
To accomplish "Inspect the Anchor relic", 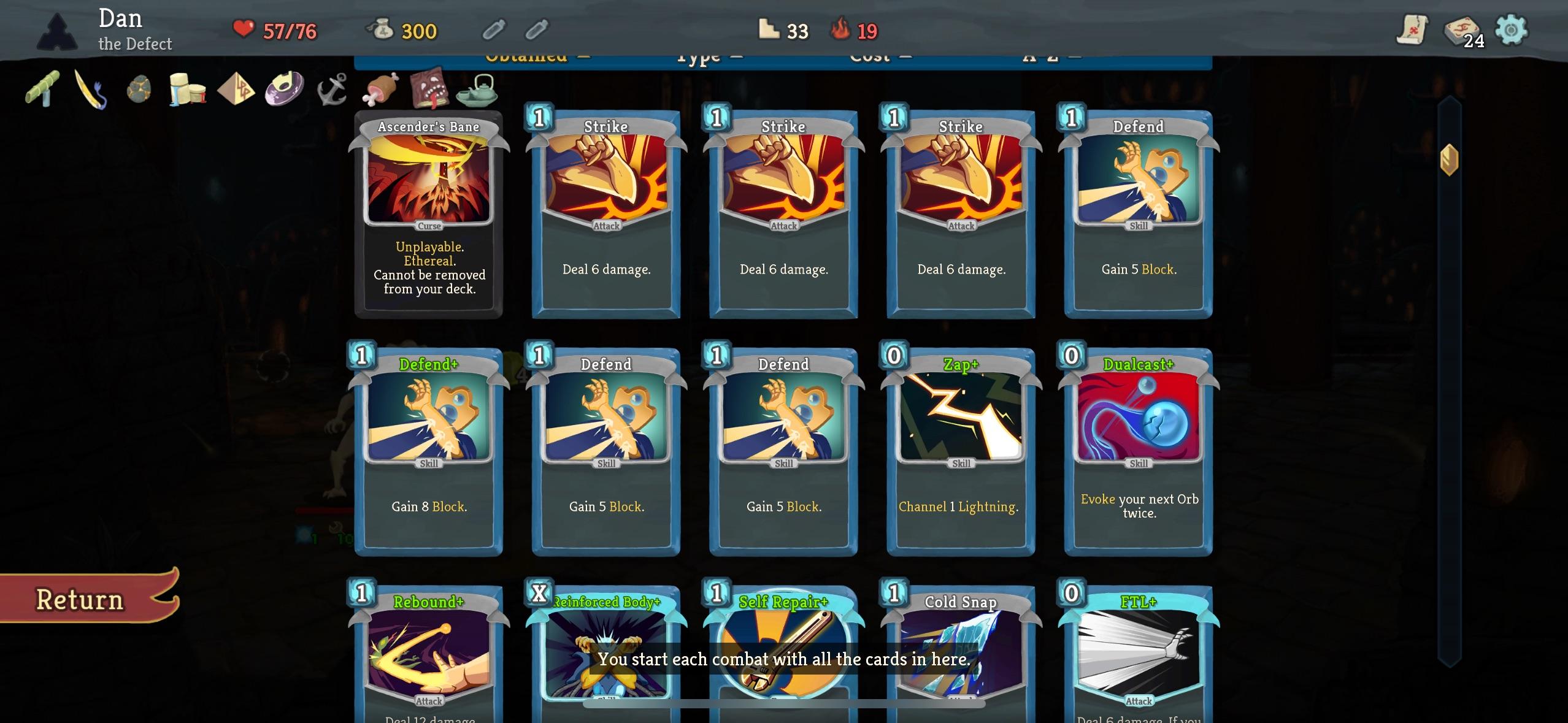I will coord(332,89).
